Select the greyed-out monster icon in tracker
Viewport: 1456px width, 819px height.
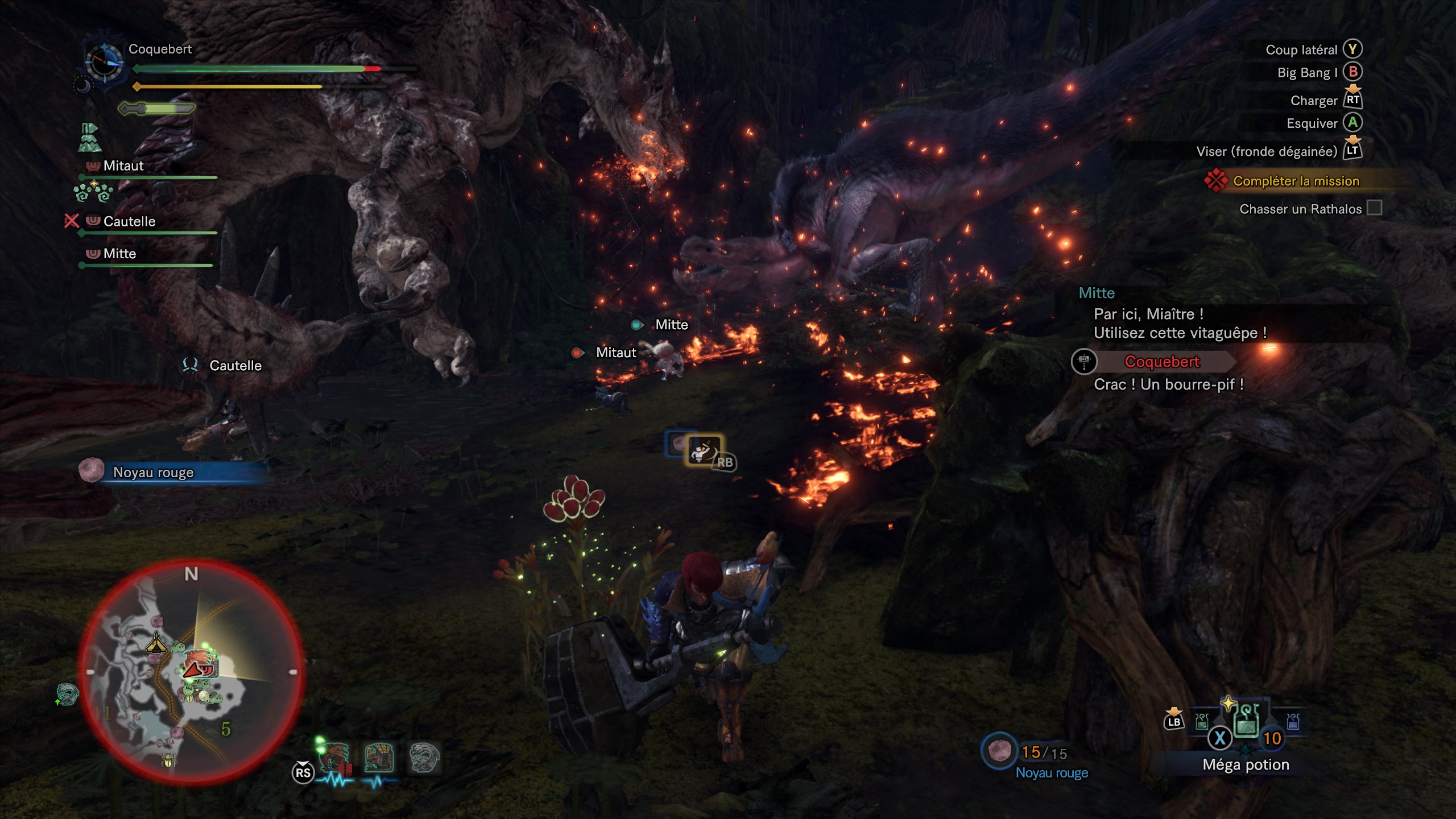coord(424,759)
